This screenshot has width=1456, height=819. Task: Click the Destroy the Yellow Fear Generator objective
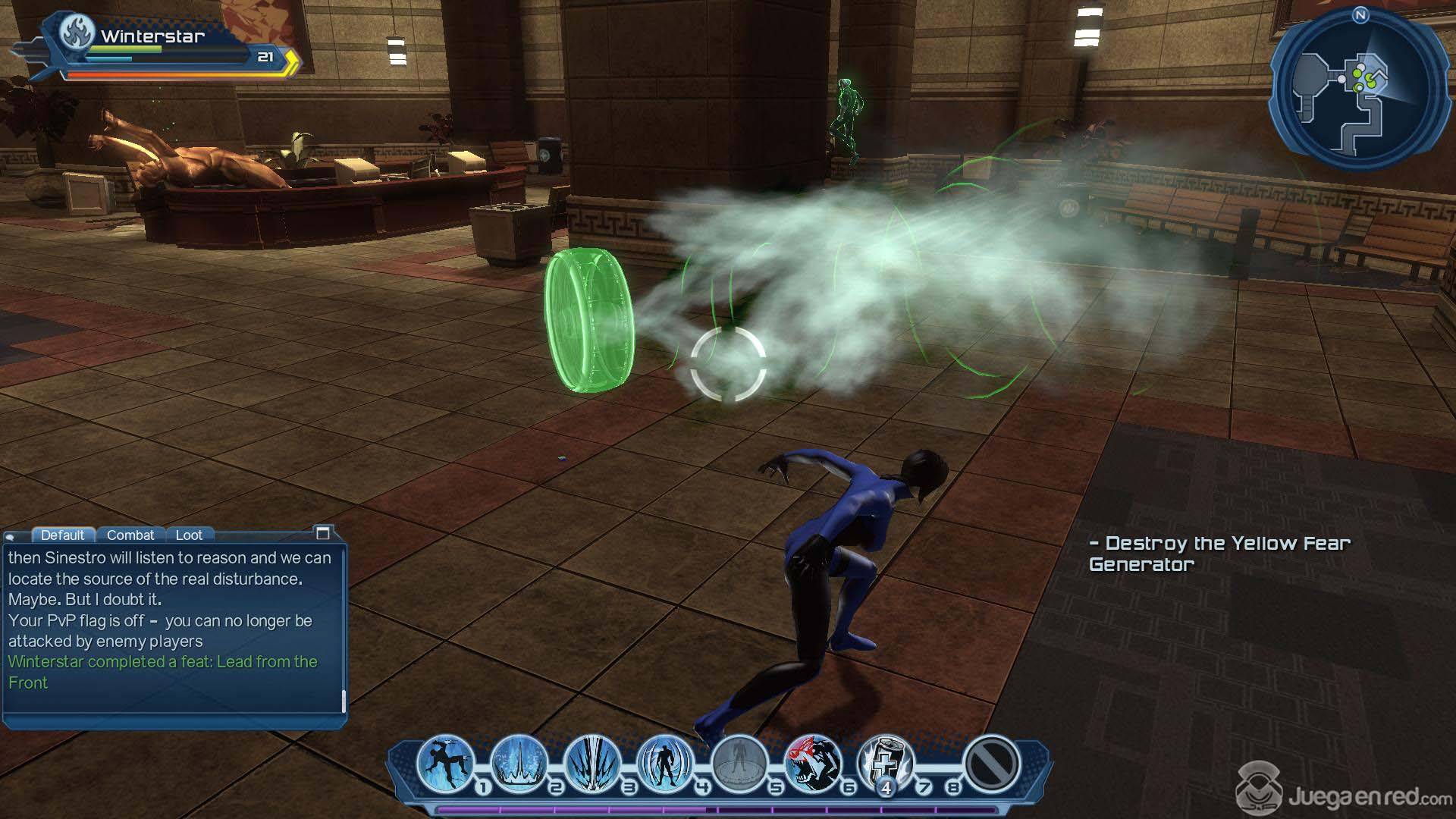click(x=1219, y=554)
